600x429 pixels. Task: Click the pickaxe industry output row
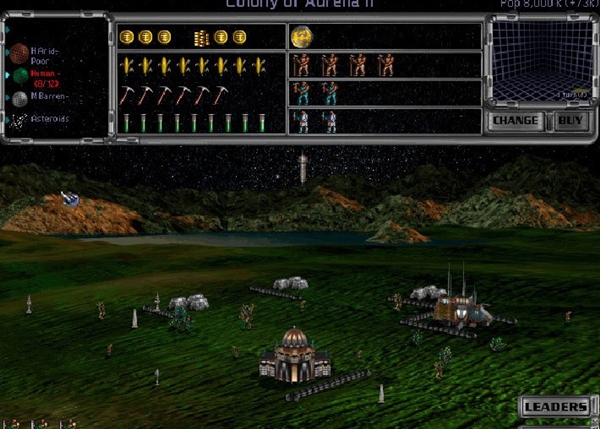pos(170,94)
